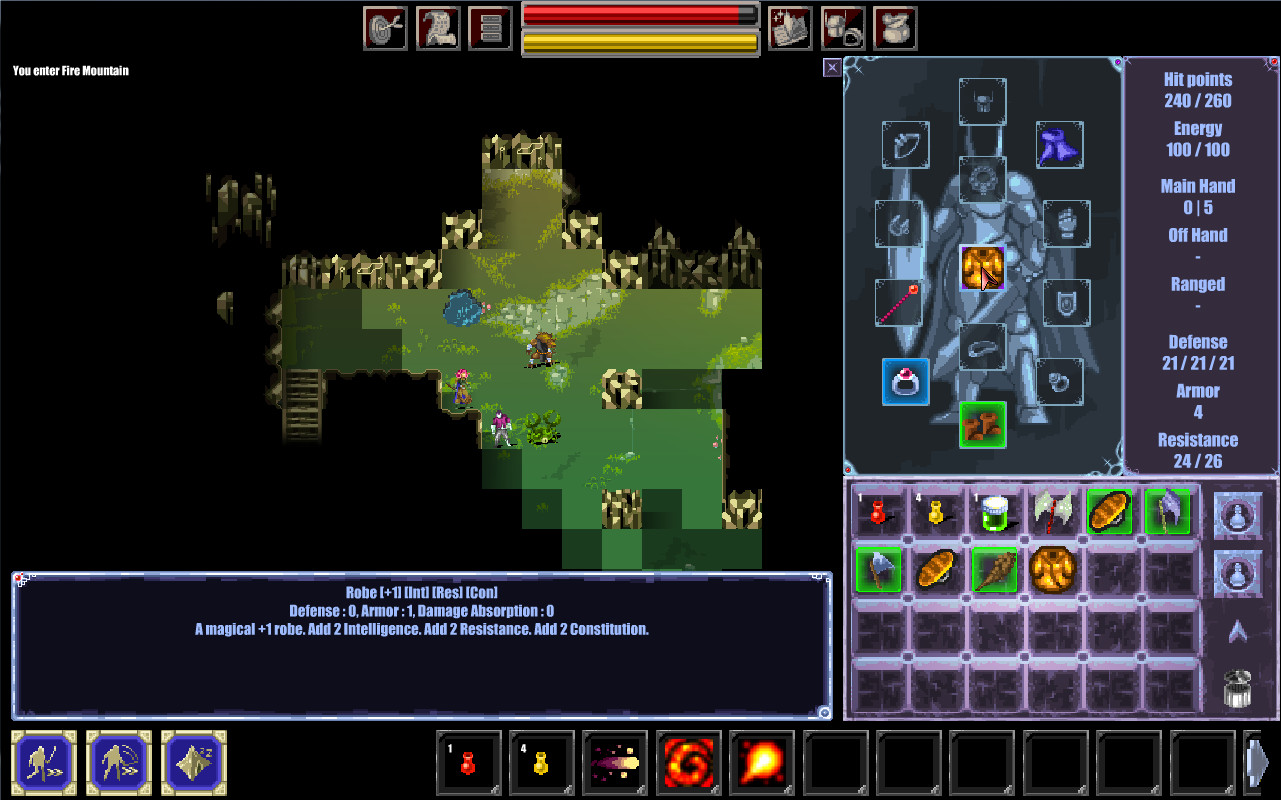
Task: Click the archery target icon in the top toolbar
Action: [385, 27]
